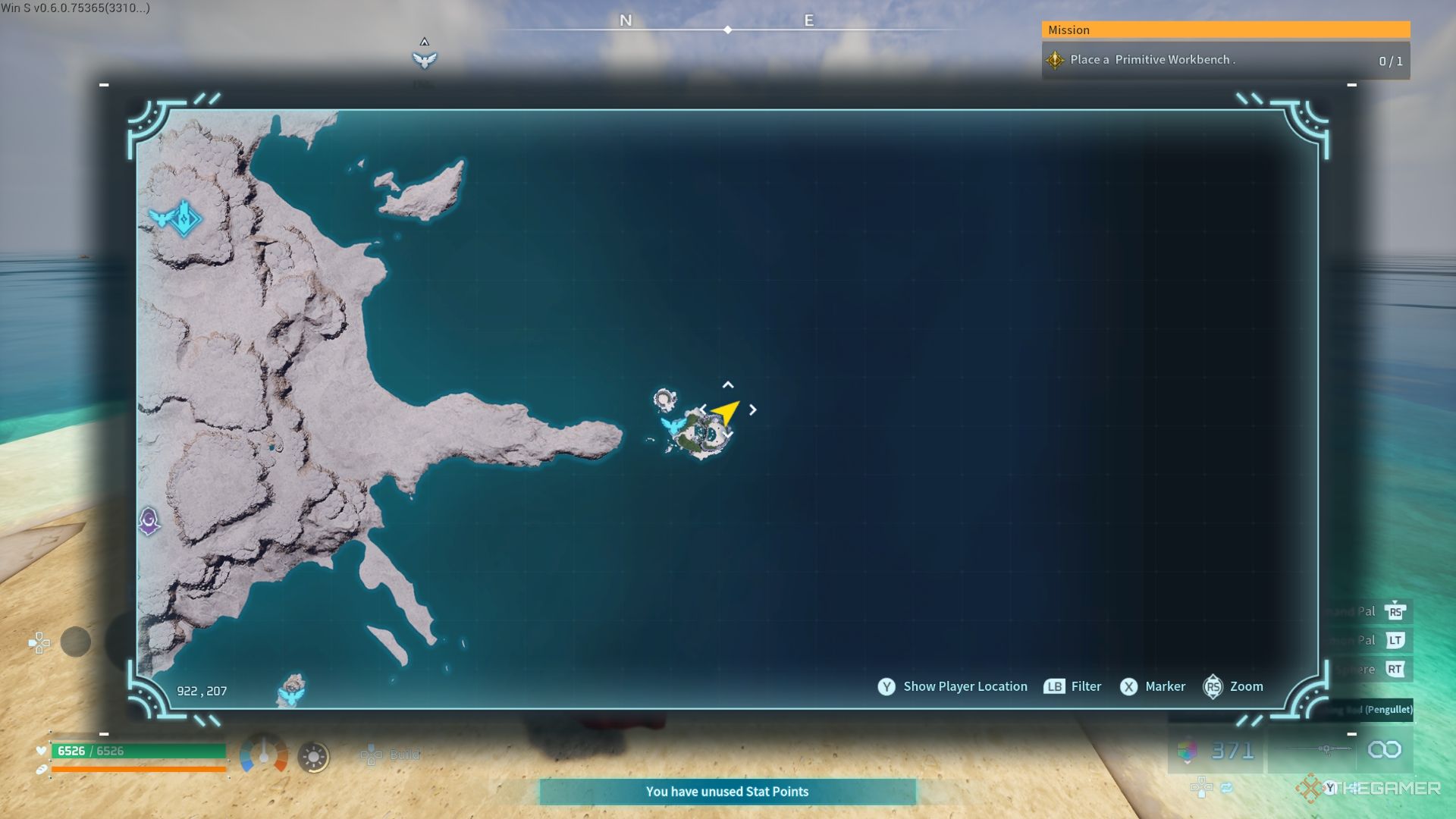Select the diamond tower marker on the map
This screenshot has width=1456, height=819.
click(184, 218)
